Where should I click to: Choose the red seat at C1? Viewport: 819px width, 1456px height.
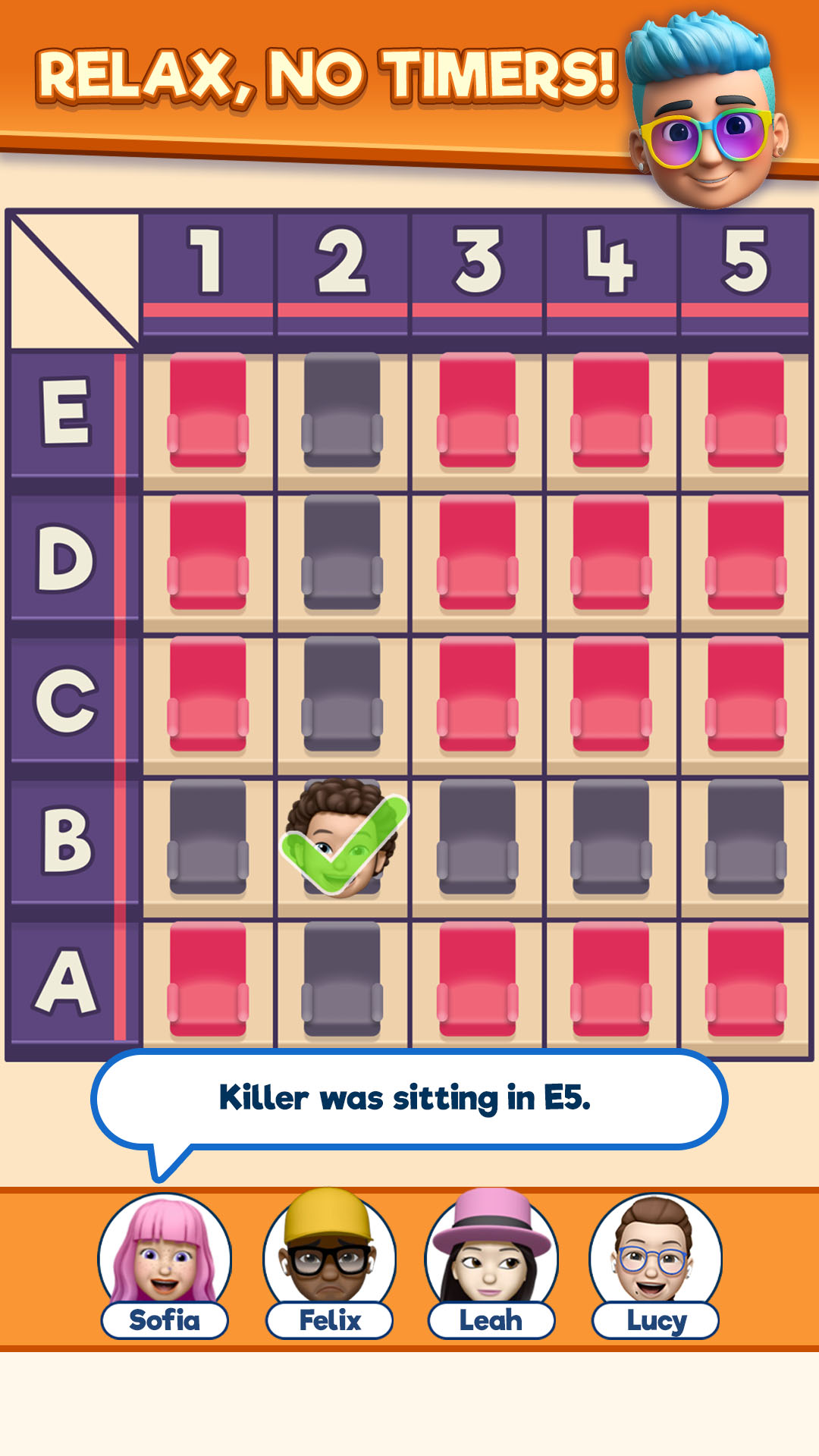[208, 694]
